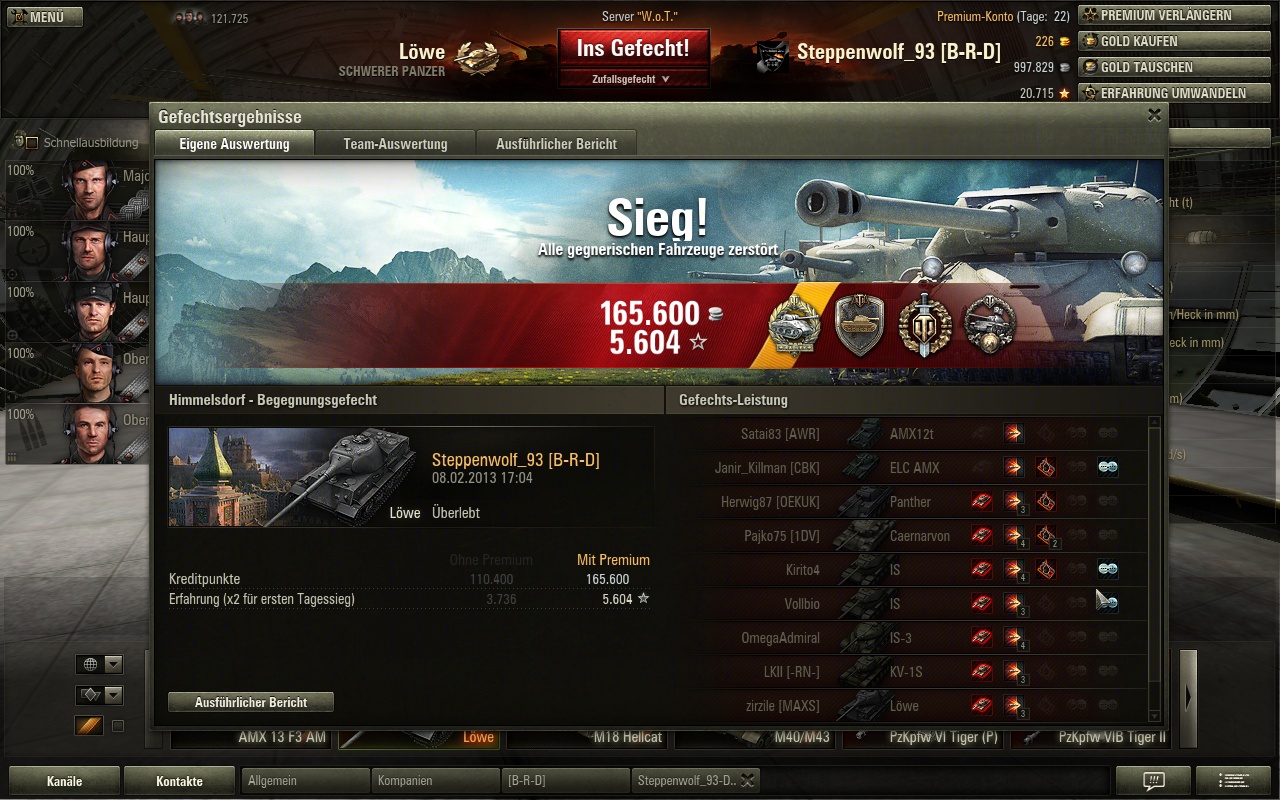Image resolution: width=1280 pixels, height=800 pixels.
Task: Open the Menü button
Action: tap(44, 17)
